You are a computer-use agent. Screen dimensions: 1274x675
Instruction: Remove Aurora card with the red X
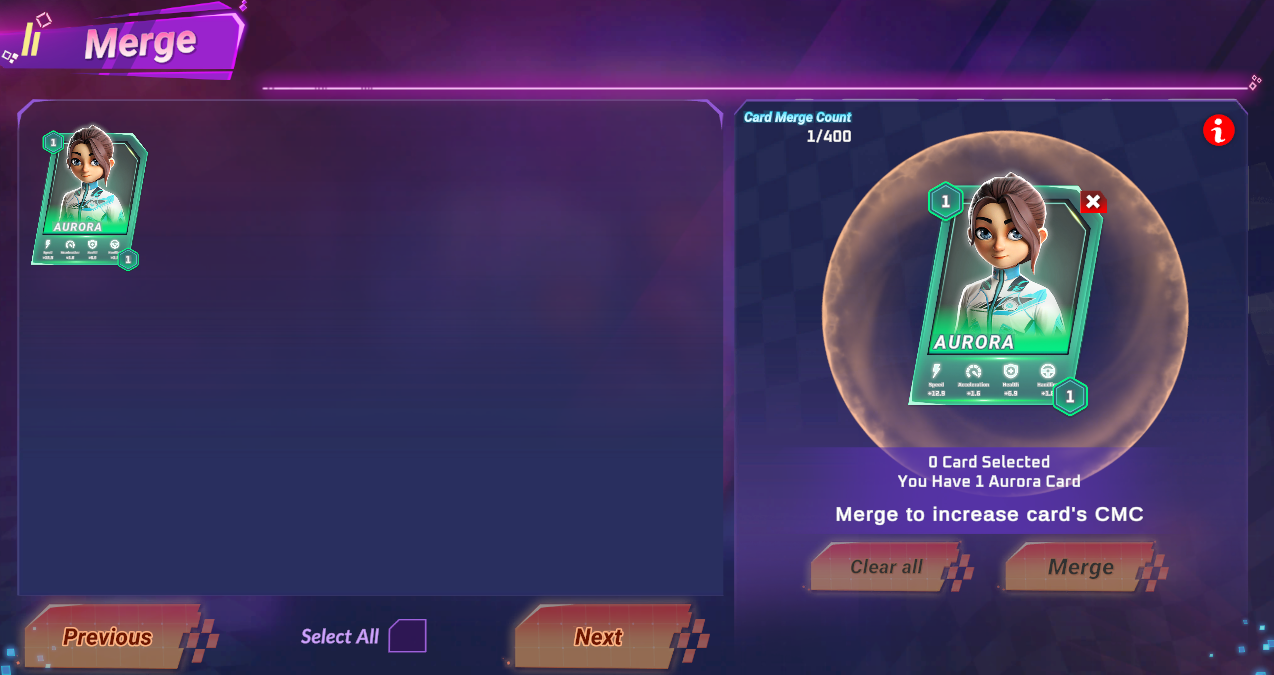coord(1093,202)
